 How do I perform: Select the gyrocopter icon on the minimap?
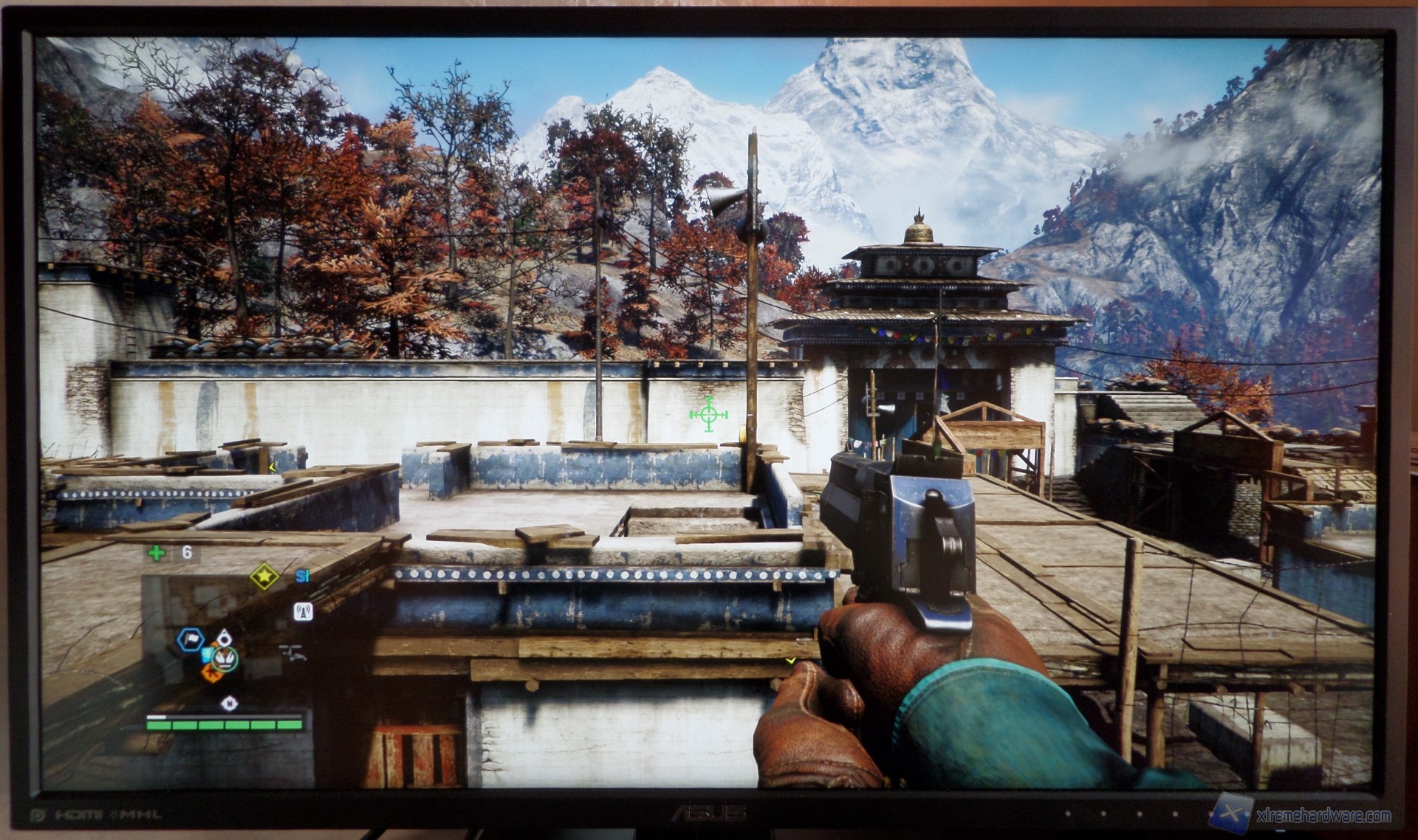click(x=292, y=652)
